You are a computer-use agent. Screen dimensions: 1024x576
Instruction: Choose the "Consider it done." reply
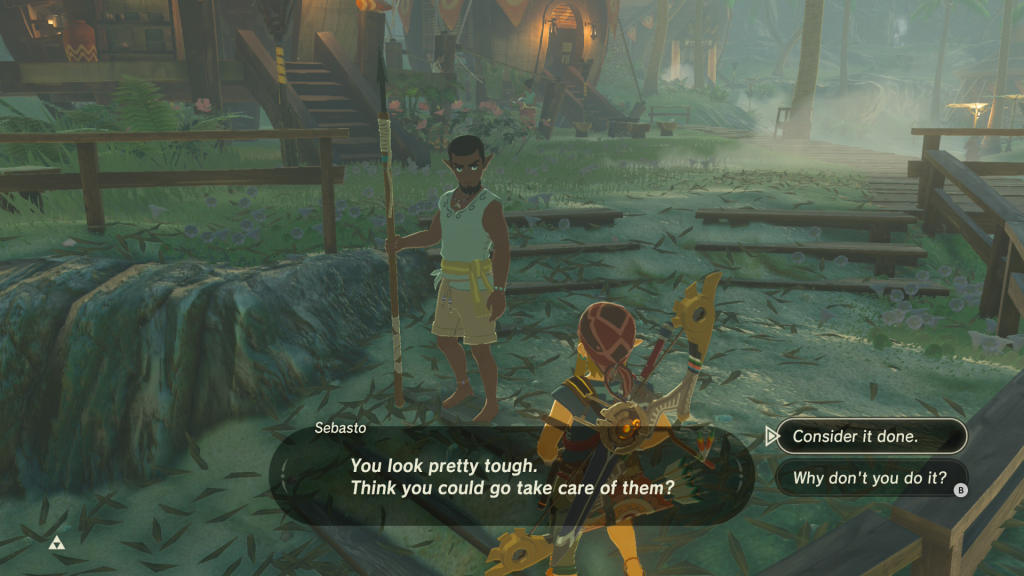click(x=870, y=436)
